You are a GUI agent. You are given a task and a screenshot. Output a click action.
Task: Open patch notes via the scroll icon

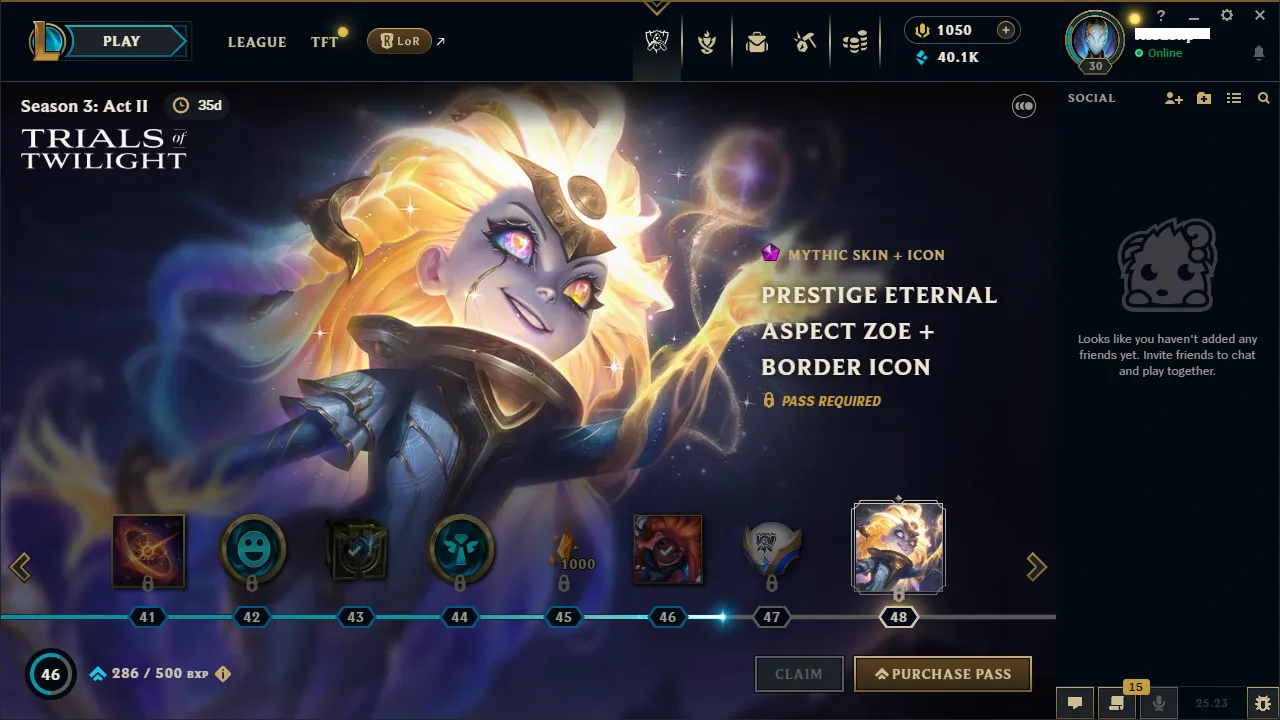pyautogui.click(x=1117, y=703)
